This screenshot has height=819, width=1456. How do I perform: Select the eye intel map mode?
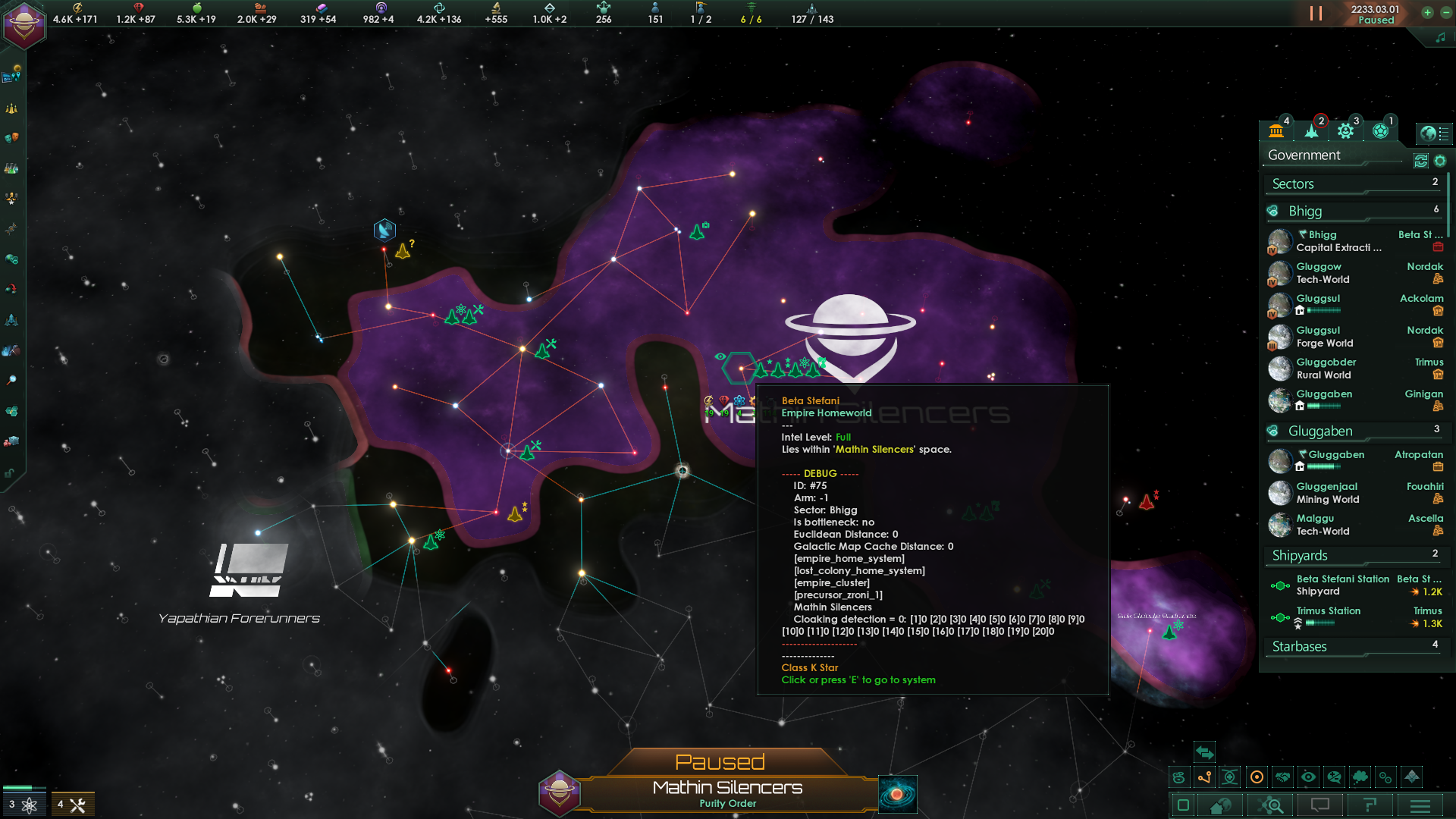coord(1308,777)
